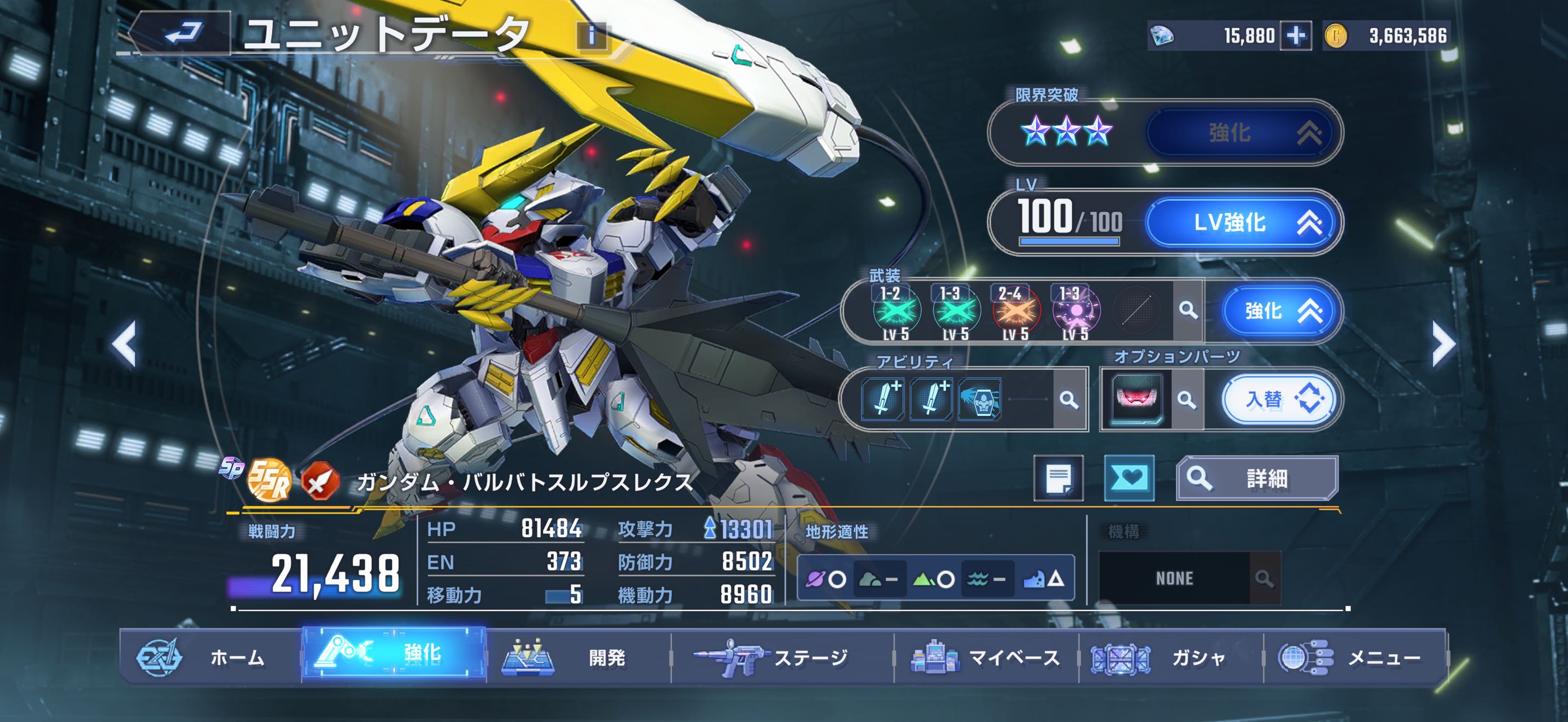This screenshot has height=722, width=1568.
Task: Go back using the return arrow button
Action: (x=182, y=33)
